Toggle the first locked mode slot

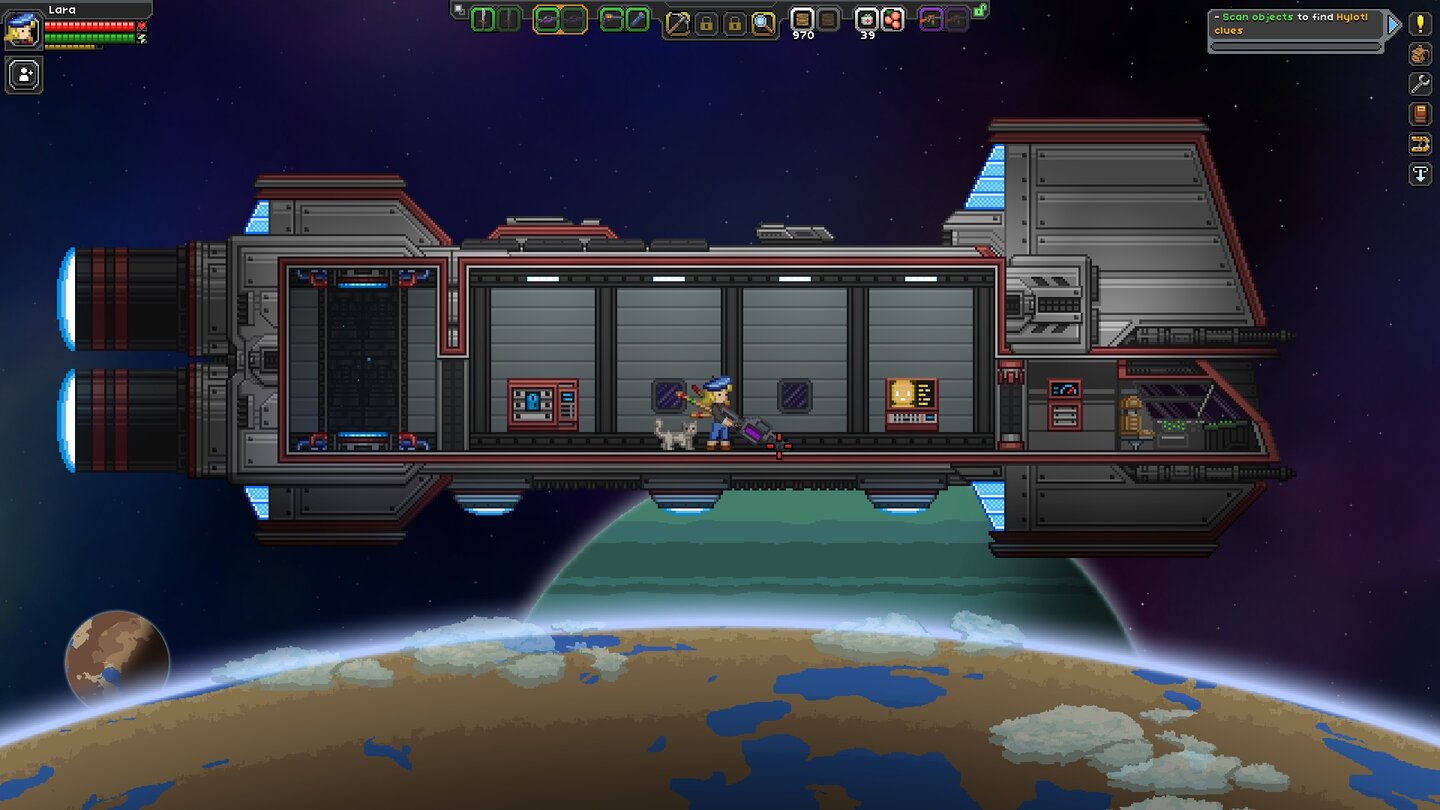[x=707, y=21]
